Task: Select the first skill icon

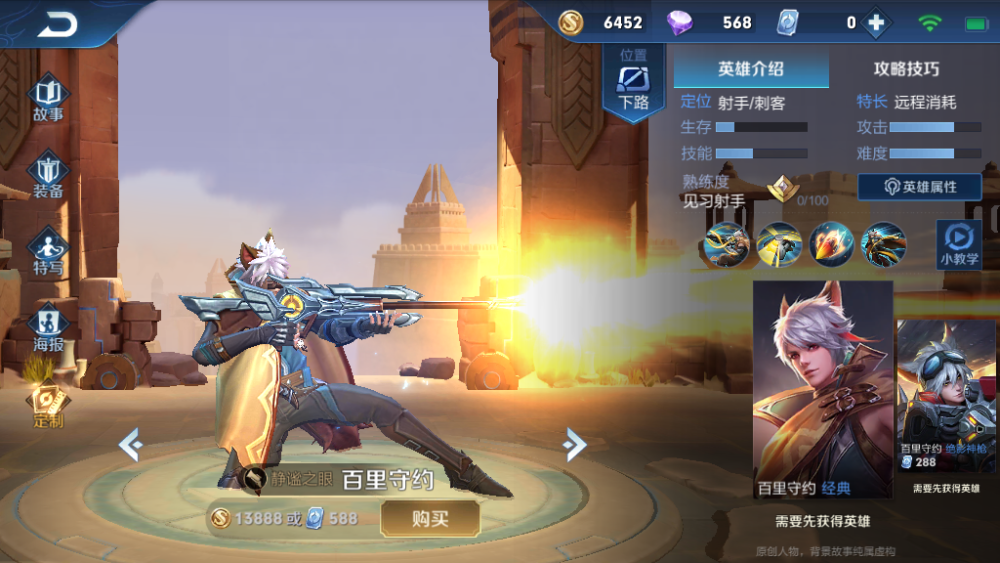Action: [x=726, y=244]
